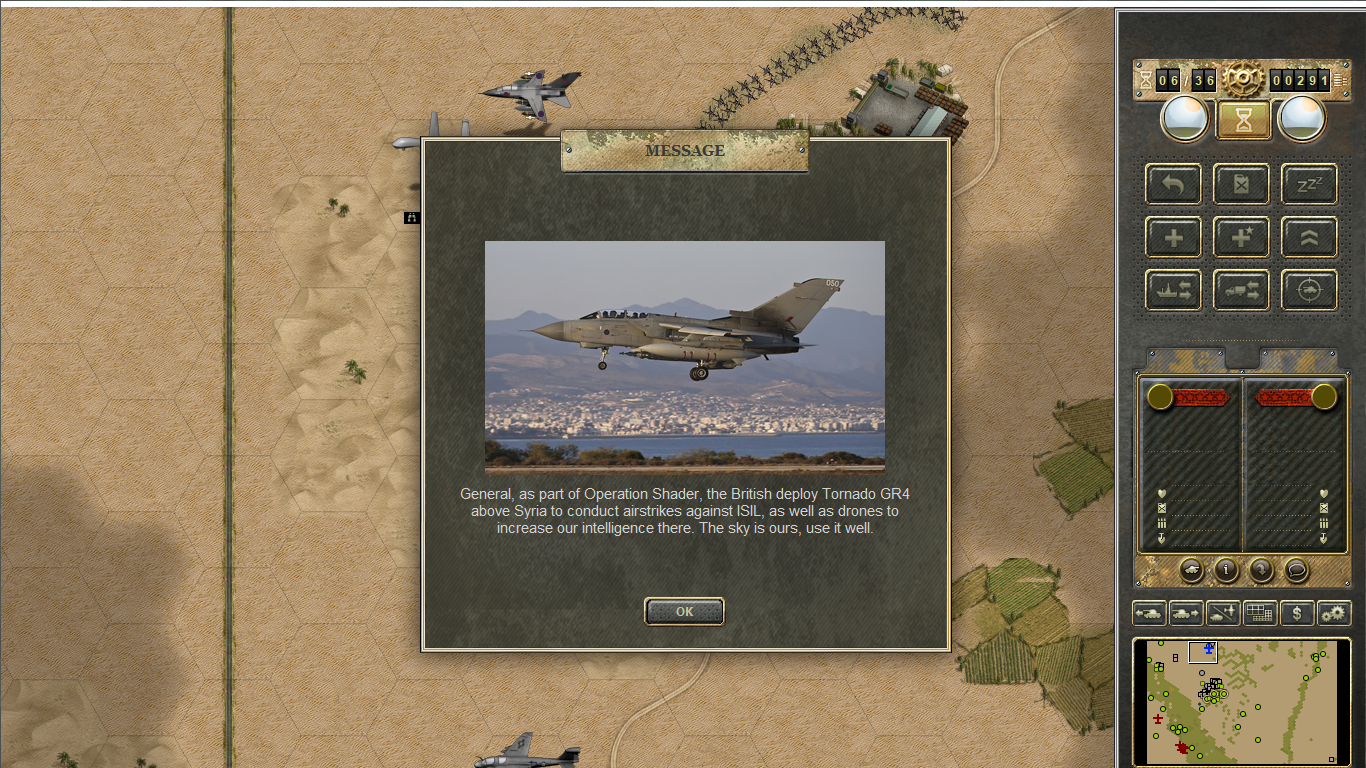The image size is (1366, 768).
Task: Click the undo arrow button
Action: 1173,184
